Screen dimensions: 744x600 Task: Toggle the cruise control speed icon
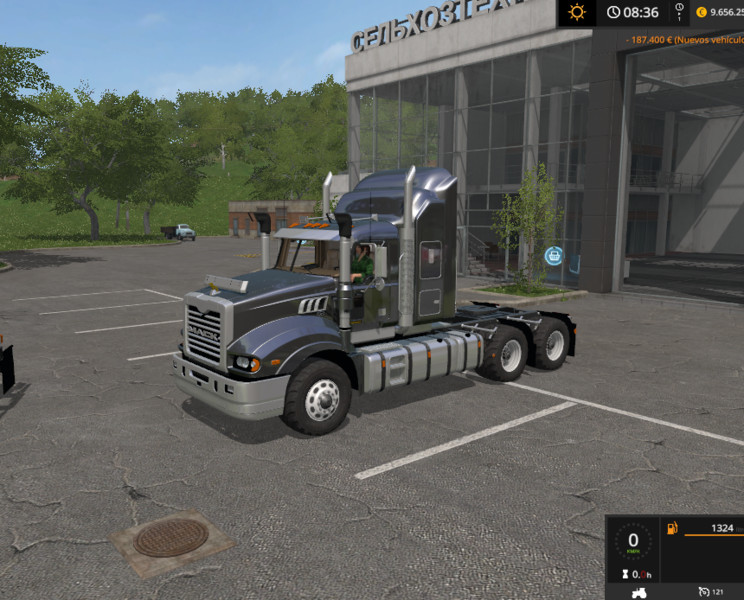703,592
